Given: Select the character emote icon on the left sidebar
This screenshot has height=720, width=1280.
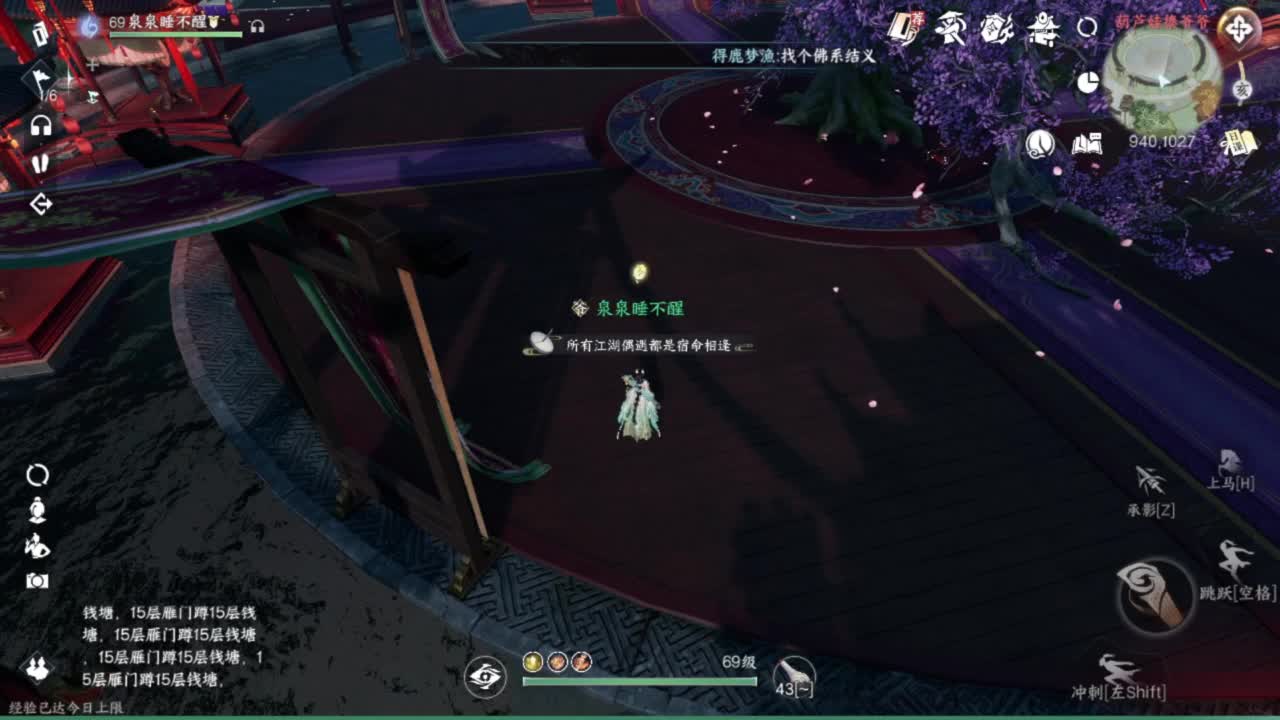Looking at the screenshot, I should coord(36,546).
